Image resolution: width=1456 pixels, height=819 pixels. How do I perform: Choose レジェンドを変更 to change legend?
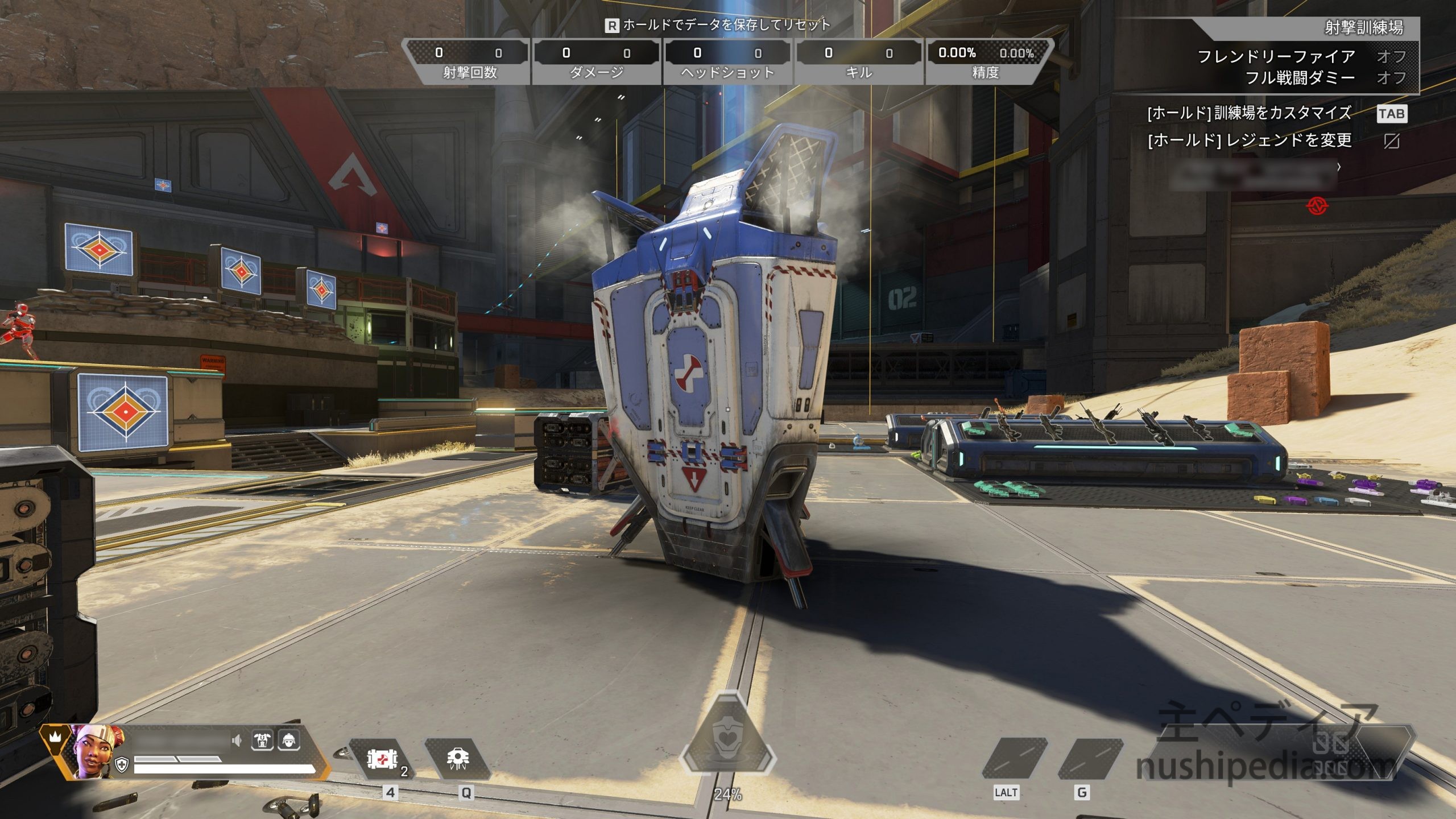click(1249, 140)
